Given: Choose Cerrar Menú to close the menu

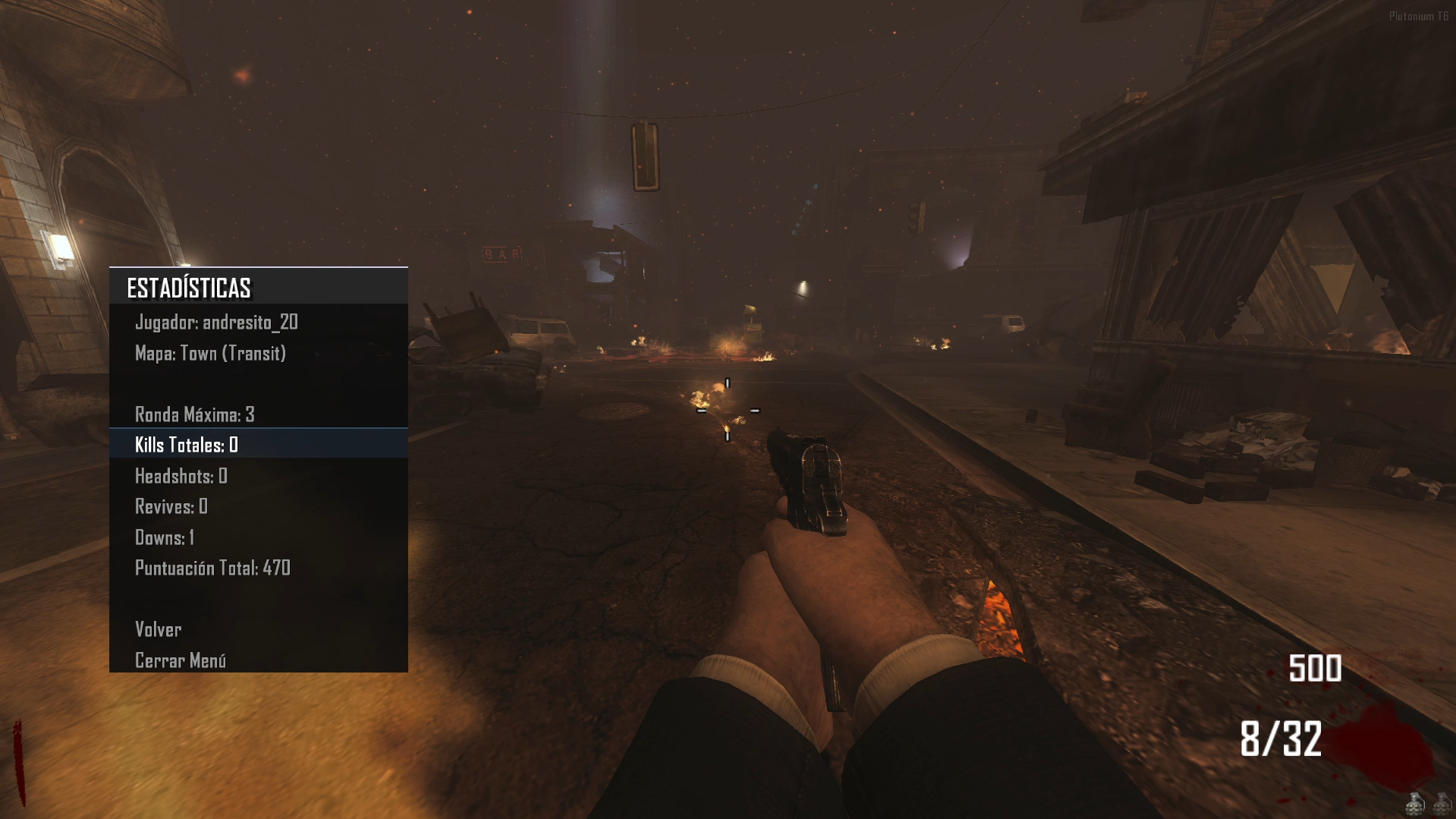Looking at the screenshot, I should [x=181, y=660].
